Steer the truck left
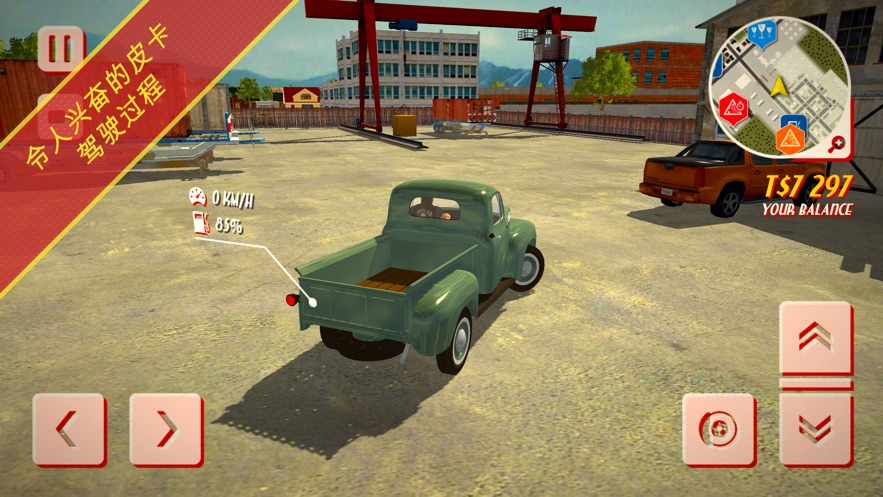 [x=69, y=429]
